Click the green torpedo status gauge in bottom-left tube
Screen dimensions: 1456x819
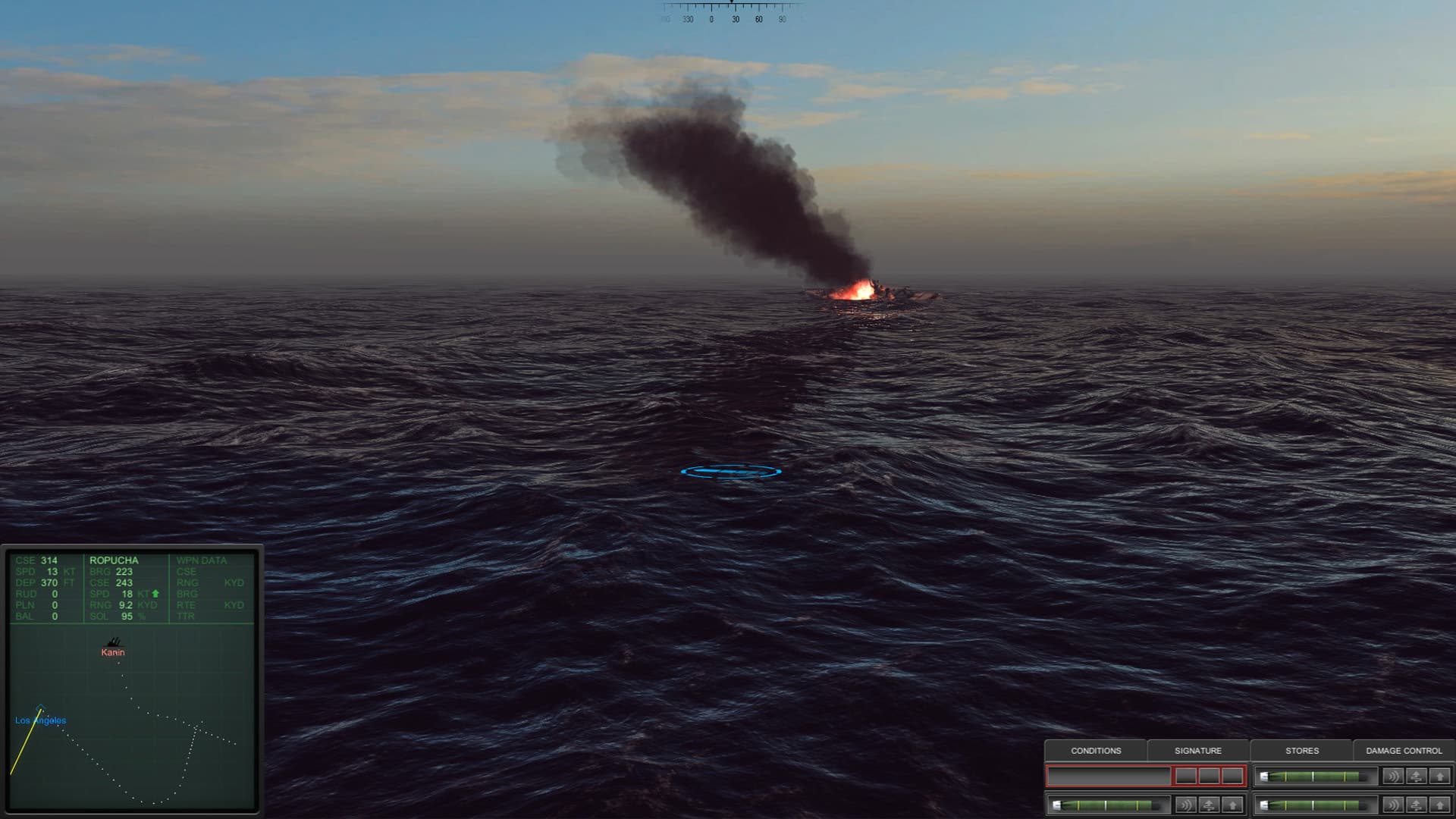pos(1107,806)
